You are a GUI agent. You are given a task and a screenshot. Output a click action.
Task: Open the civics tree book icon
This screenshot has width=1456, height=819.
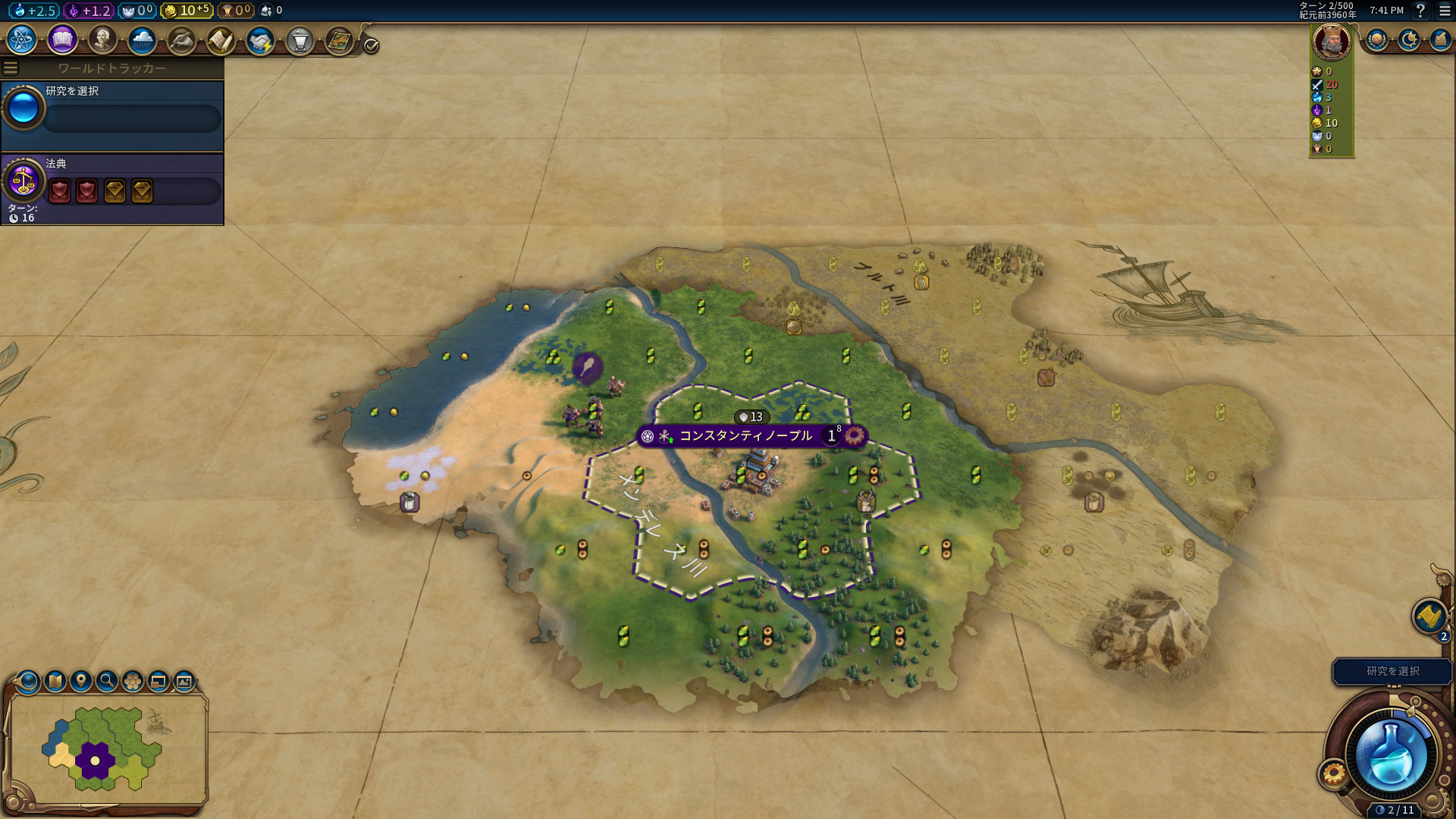(x=62, y=40)
